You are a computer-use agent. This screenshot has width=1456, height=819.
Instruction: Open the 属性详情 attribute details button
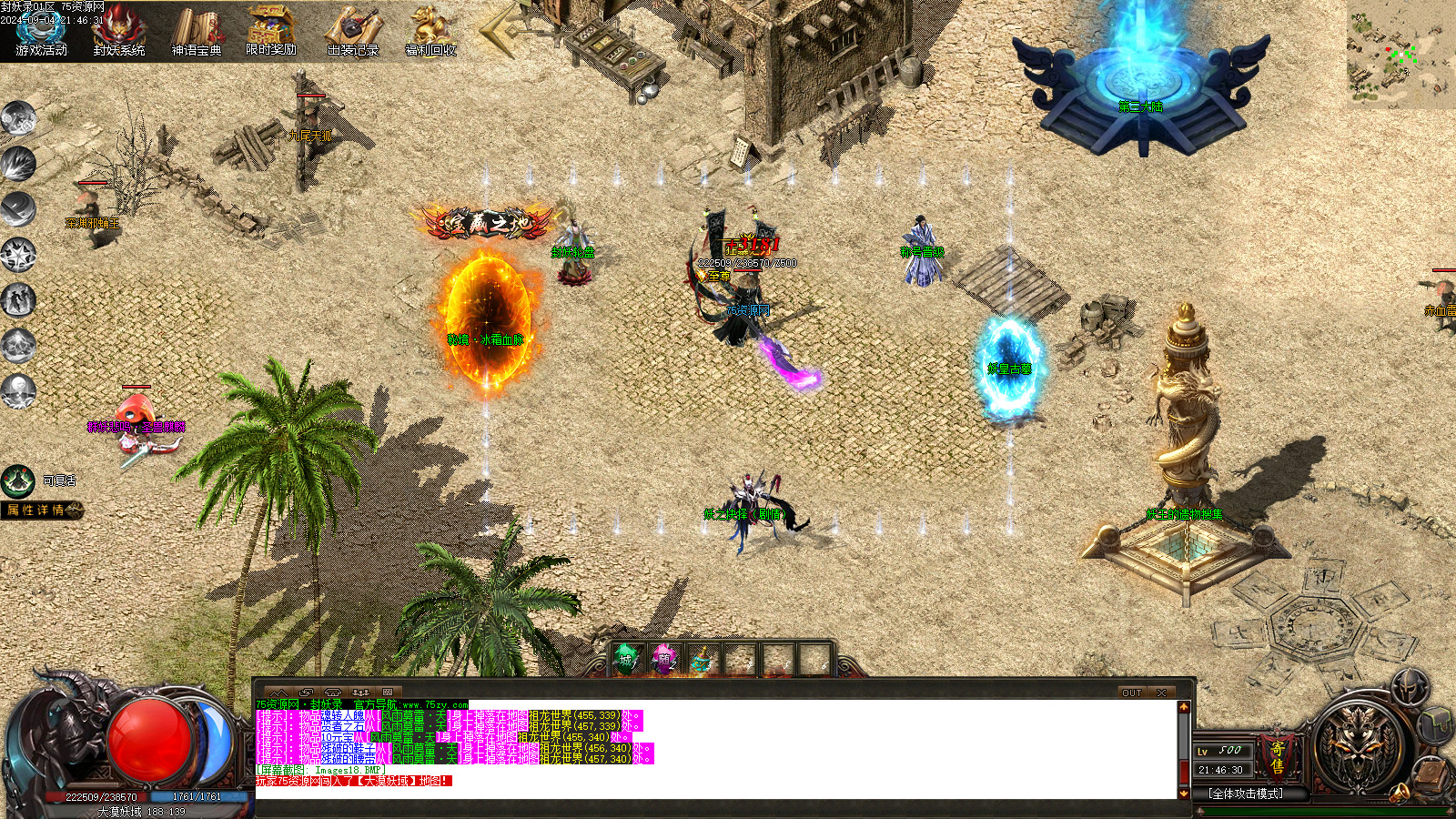pyautogui.click(x=42, y=511)
